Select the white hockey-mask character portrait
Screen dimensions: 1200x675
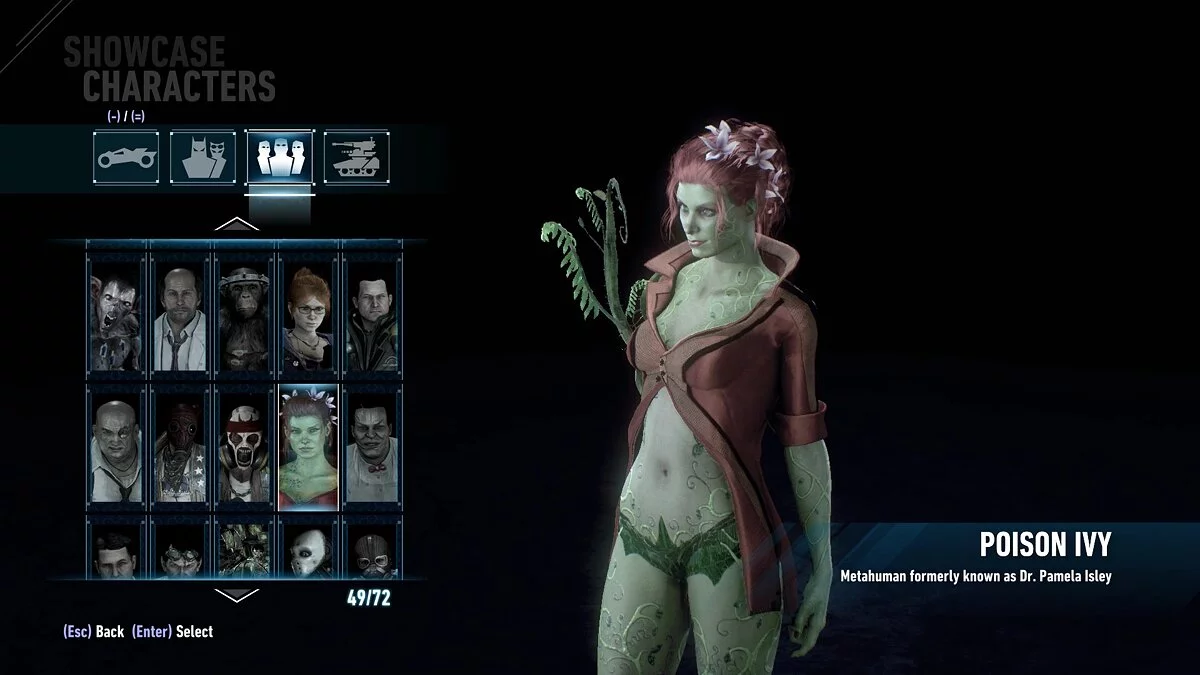pos(308,549)
